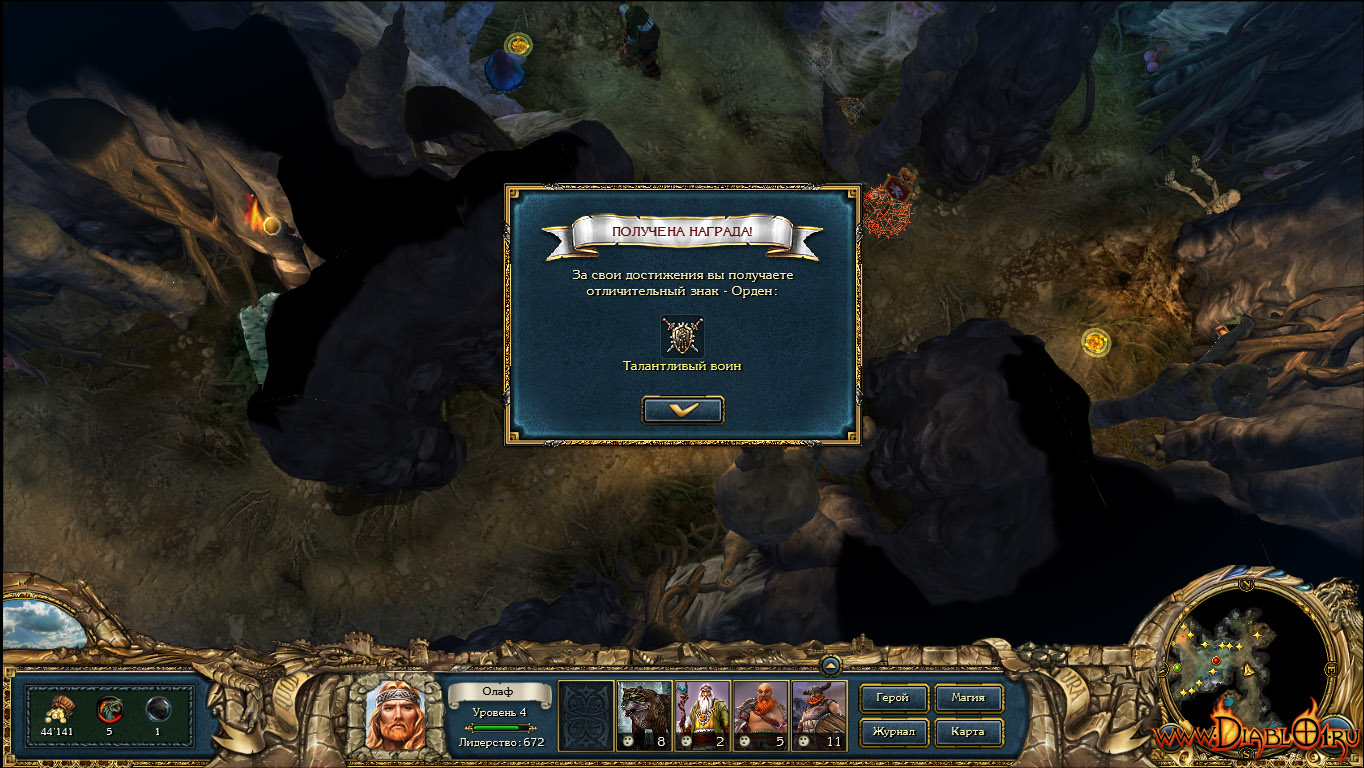Select the white-bearded elder troop slot
Image resolution: width=1364 pixels, height=768 pixels.
click(x=702, y=715)
